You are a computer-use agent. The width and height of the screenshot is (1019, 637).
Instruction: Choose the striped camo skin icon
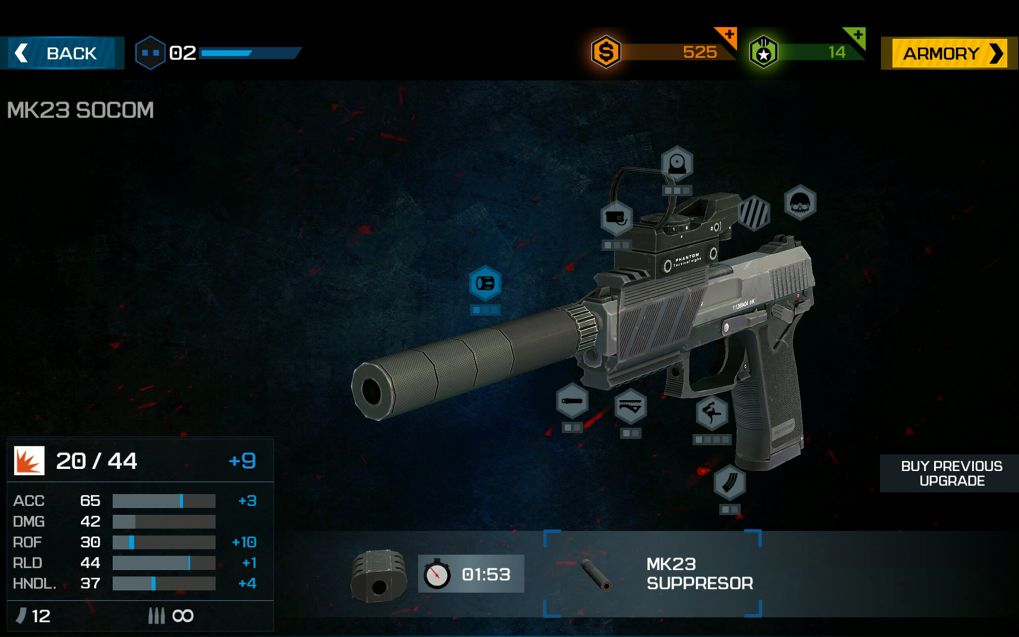coord(755,212)
